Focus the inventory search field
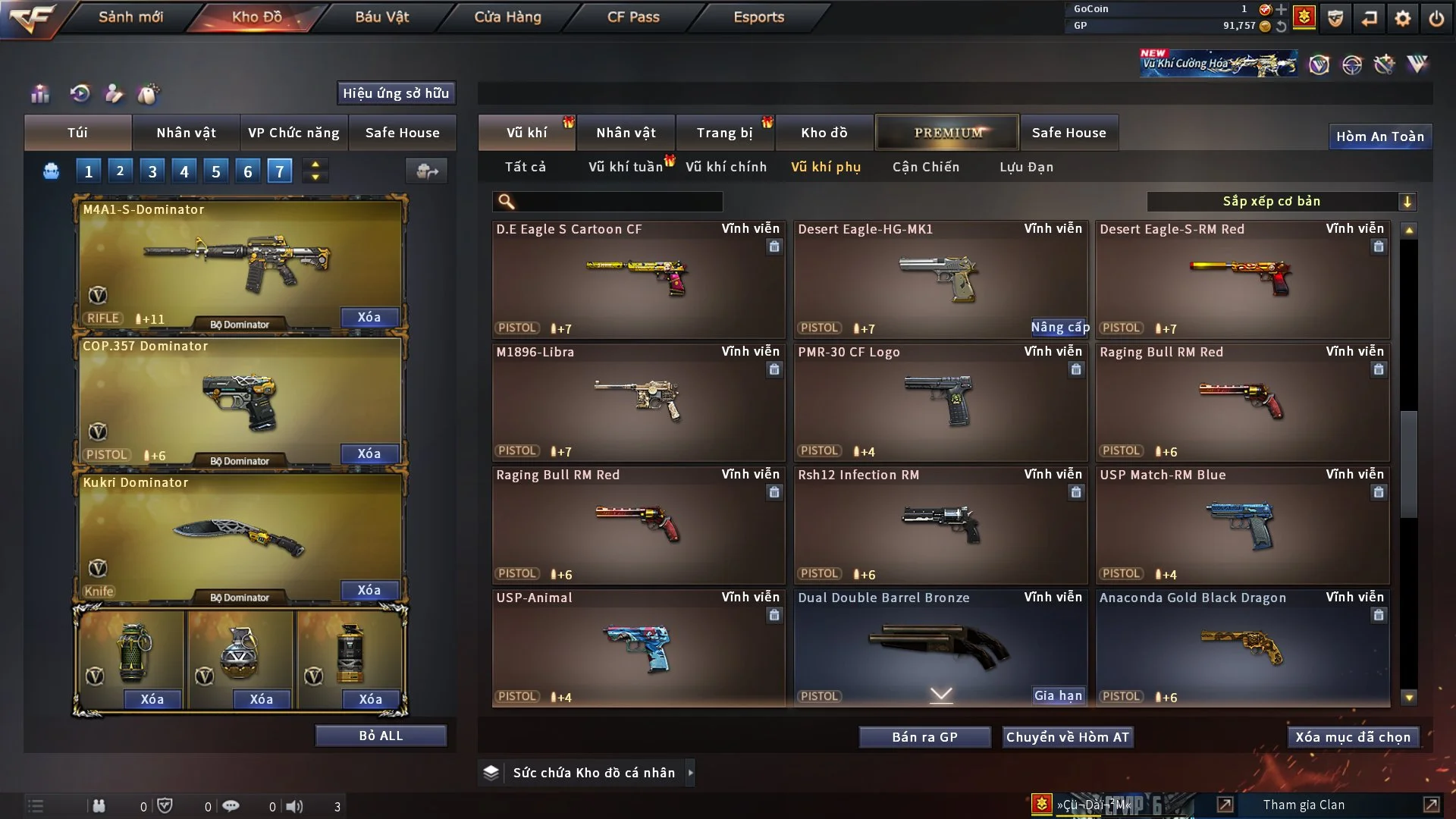Screen dimensions: 1456x819 point(618,202)
